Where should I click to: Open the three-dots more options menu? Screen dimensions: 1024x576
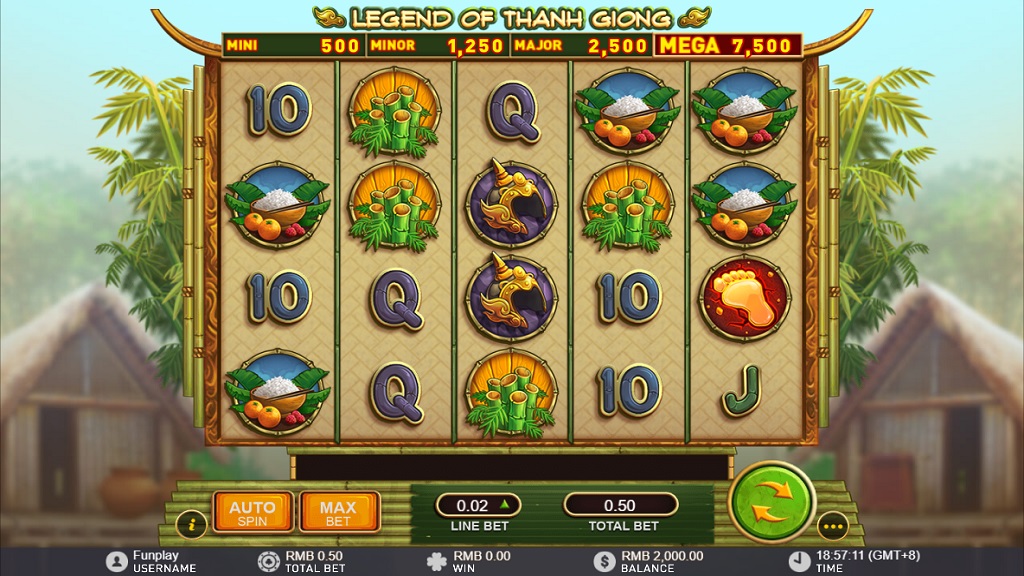coord(832,524)
